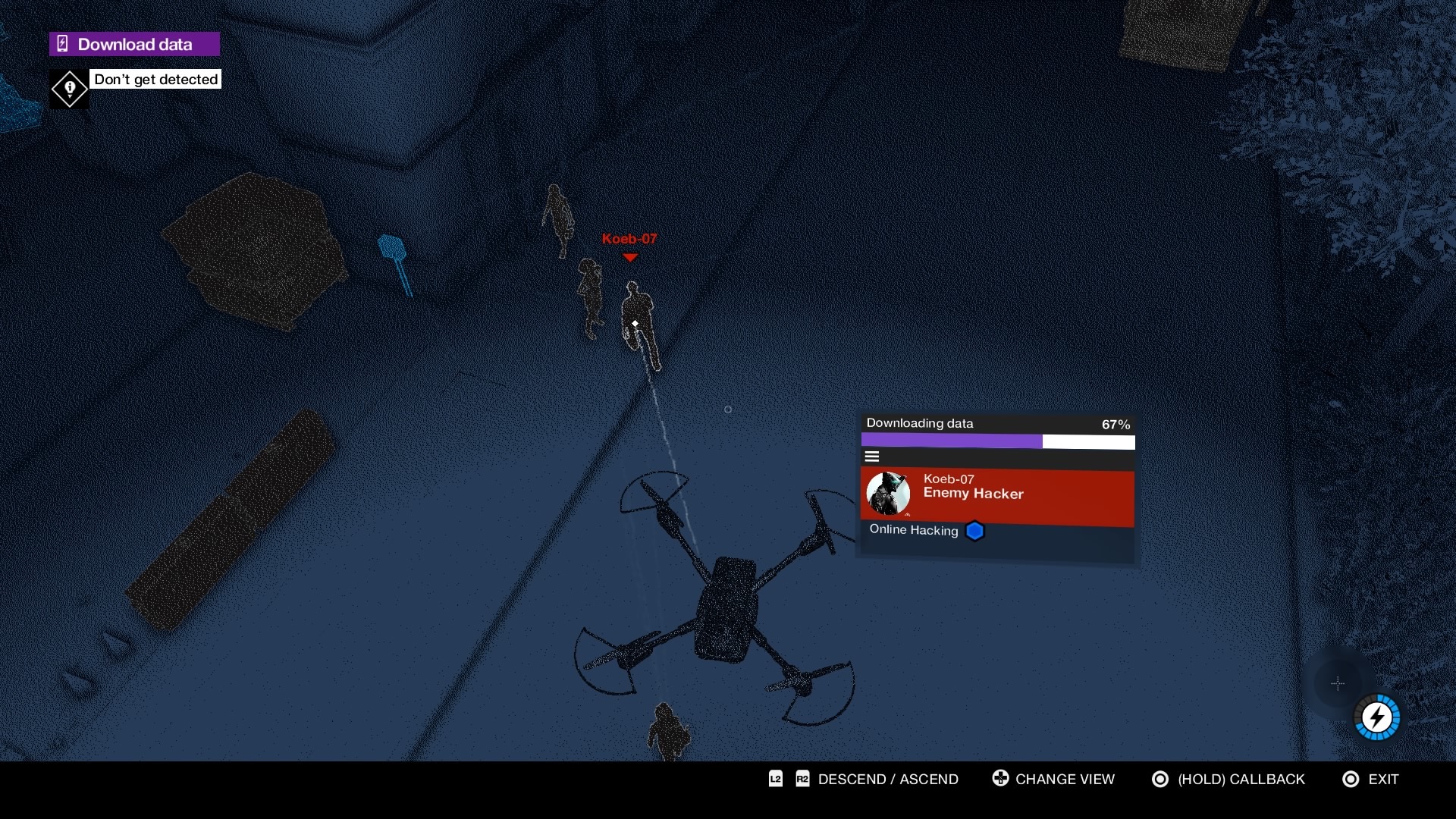Select the Download data objective banner
The width and height of the screenshot is (1456, 819).
tap(134, 44)
